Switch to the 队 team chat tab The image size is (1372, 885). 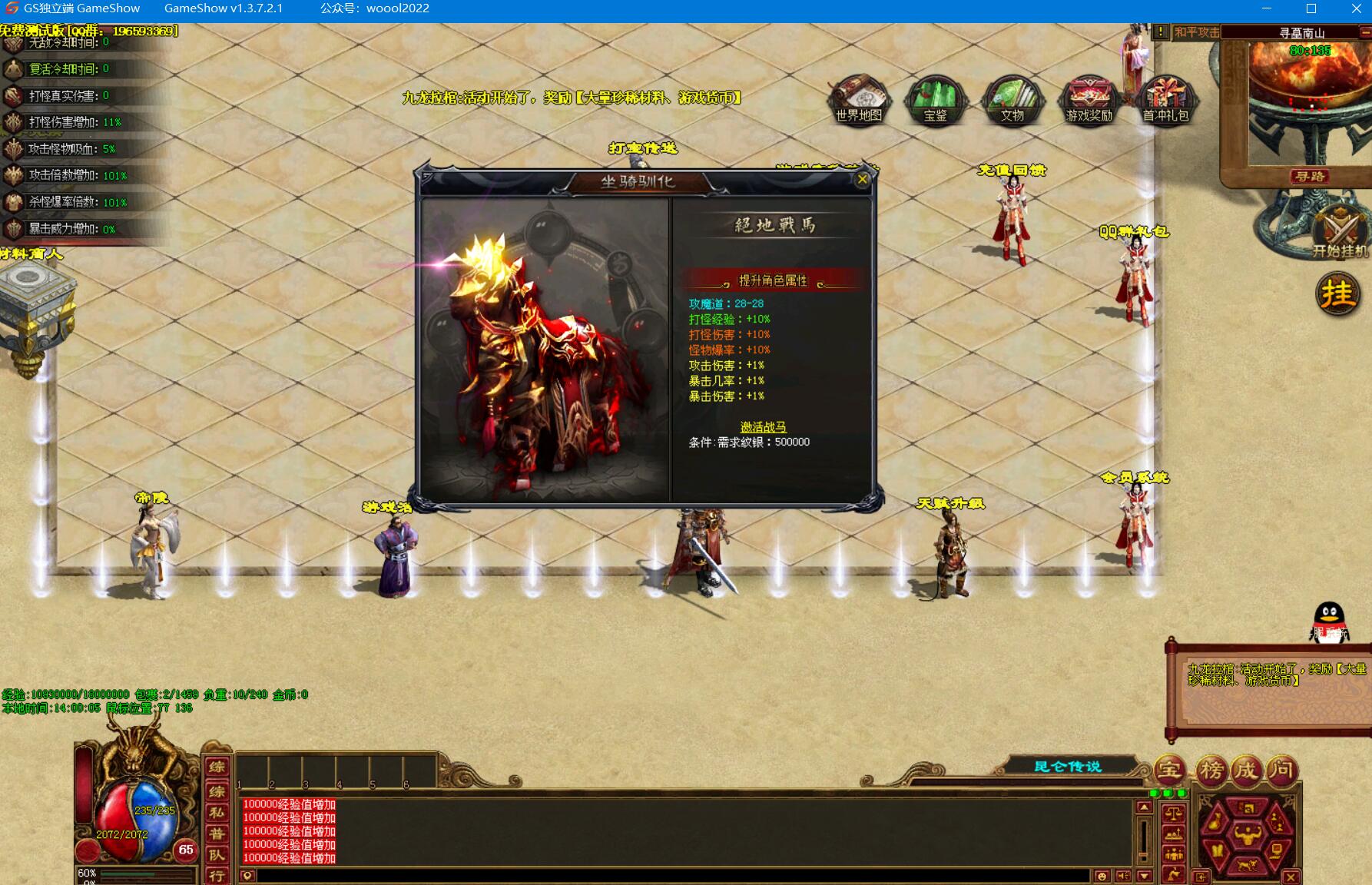click(x=217, y=855)
